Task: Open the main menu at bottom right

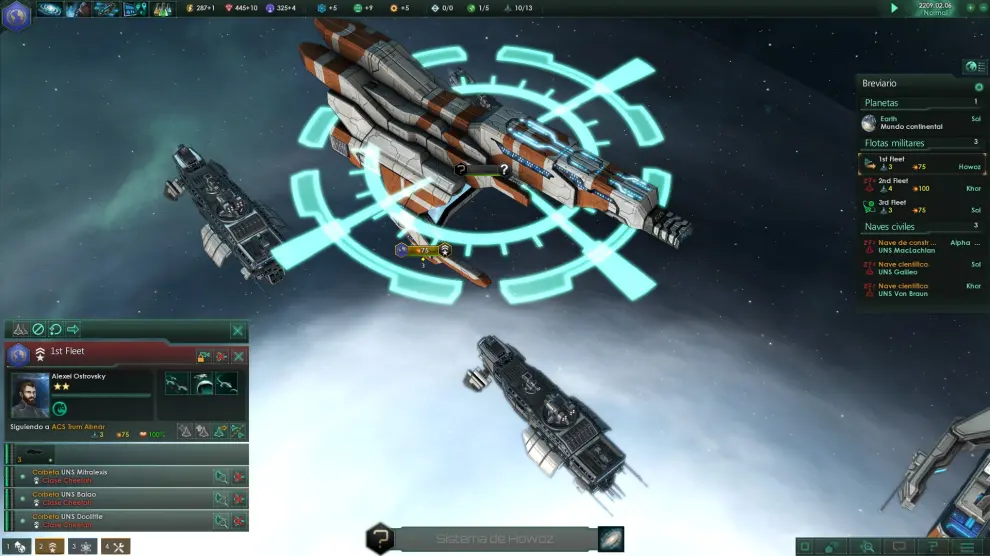Action: pos(966,547)
